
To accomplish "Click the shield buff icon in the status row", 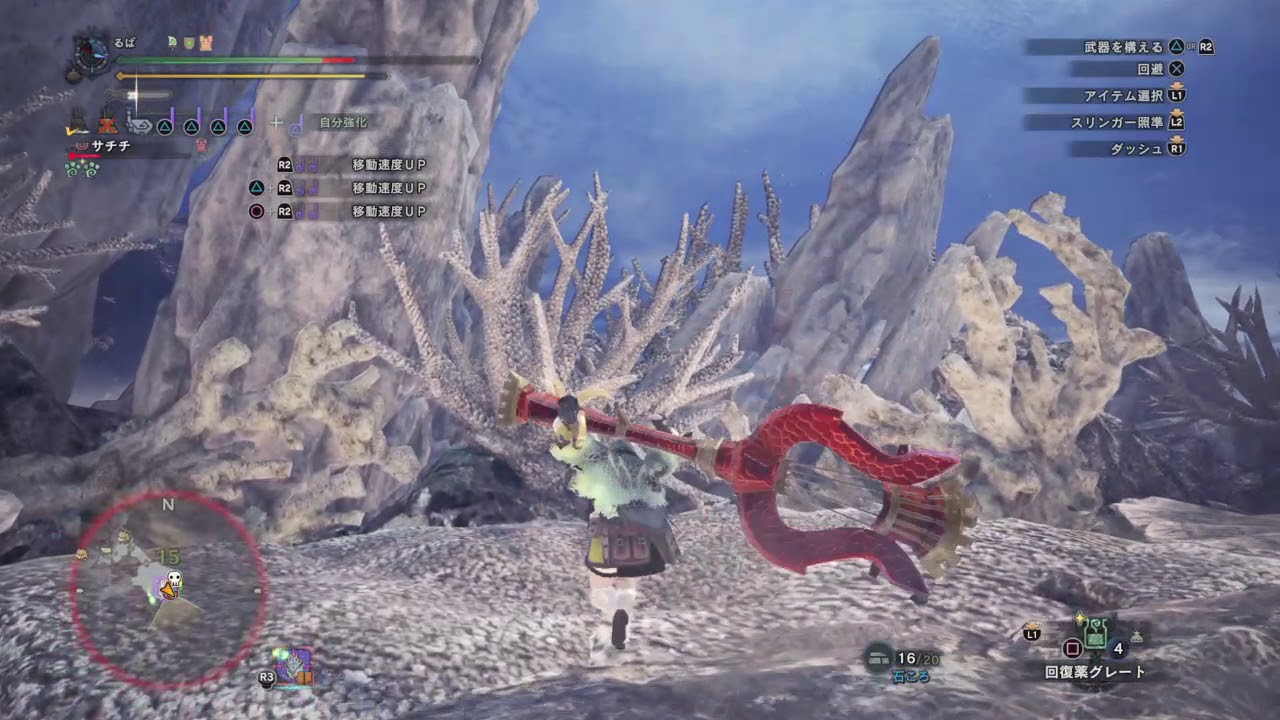I will [189, 43].
